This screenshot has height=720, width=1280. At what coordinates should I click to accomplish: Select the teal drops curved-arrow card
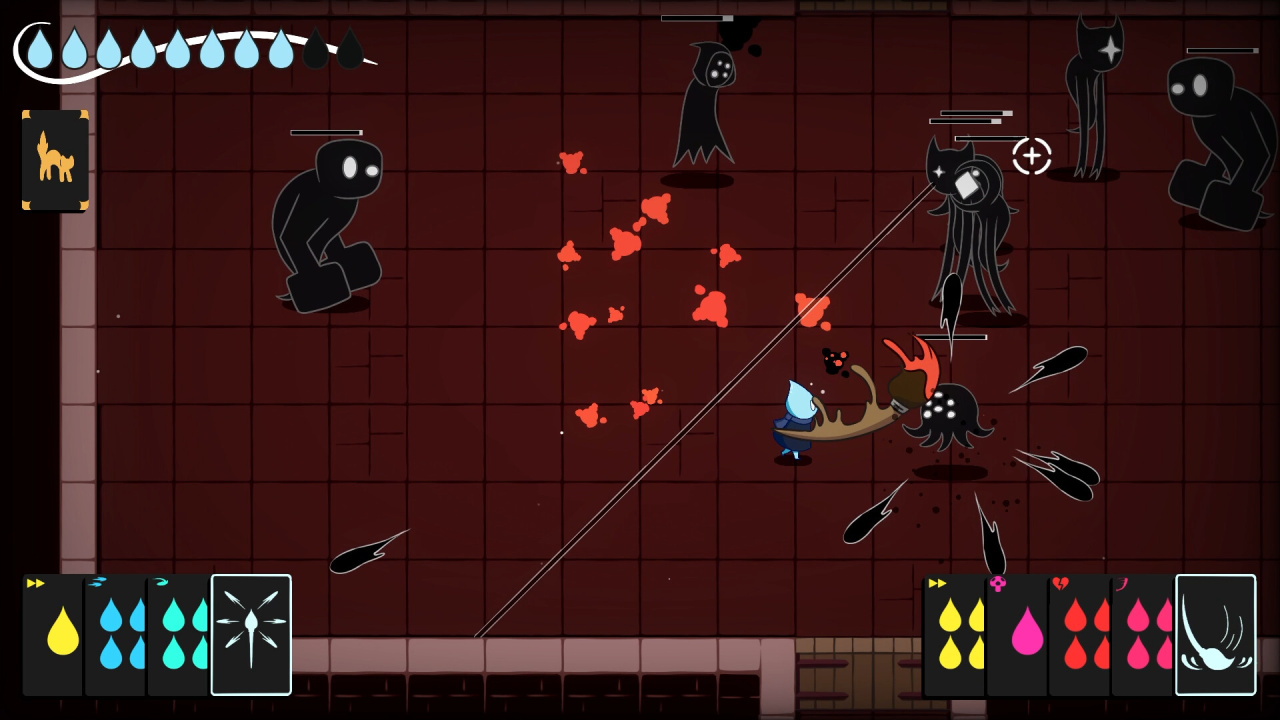[178, 635]
